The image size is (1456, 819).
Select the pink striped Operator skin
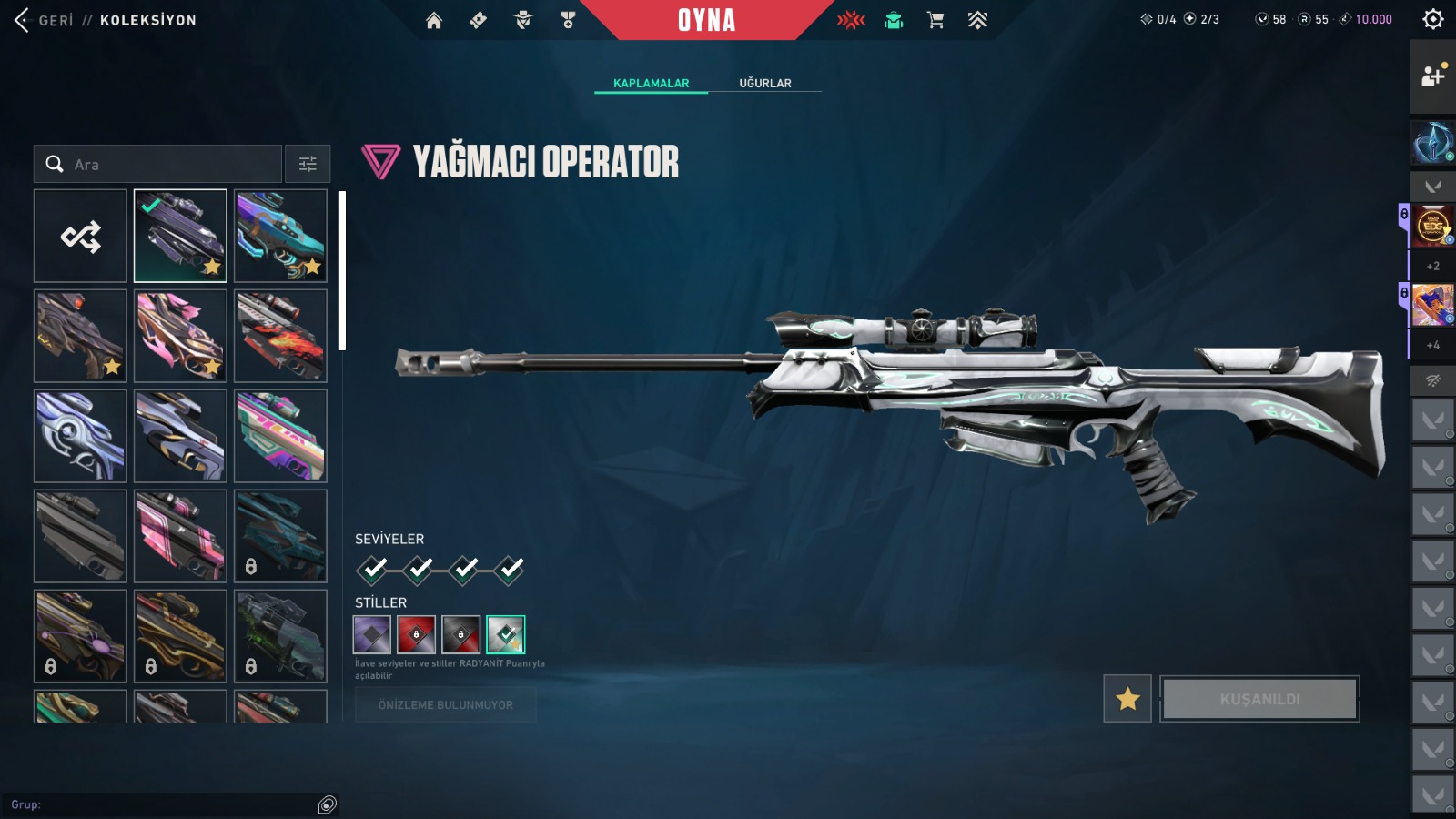click(x=180, y=536)
